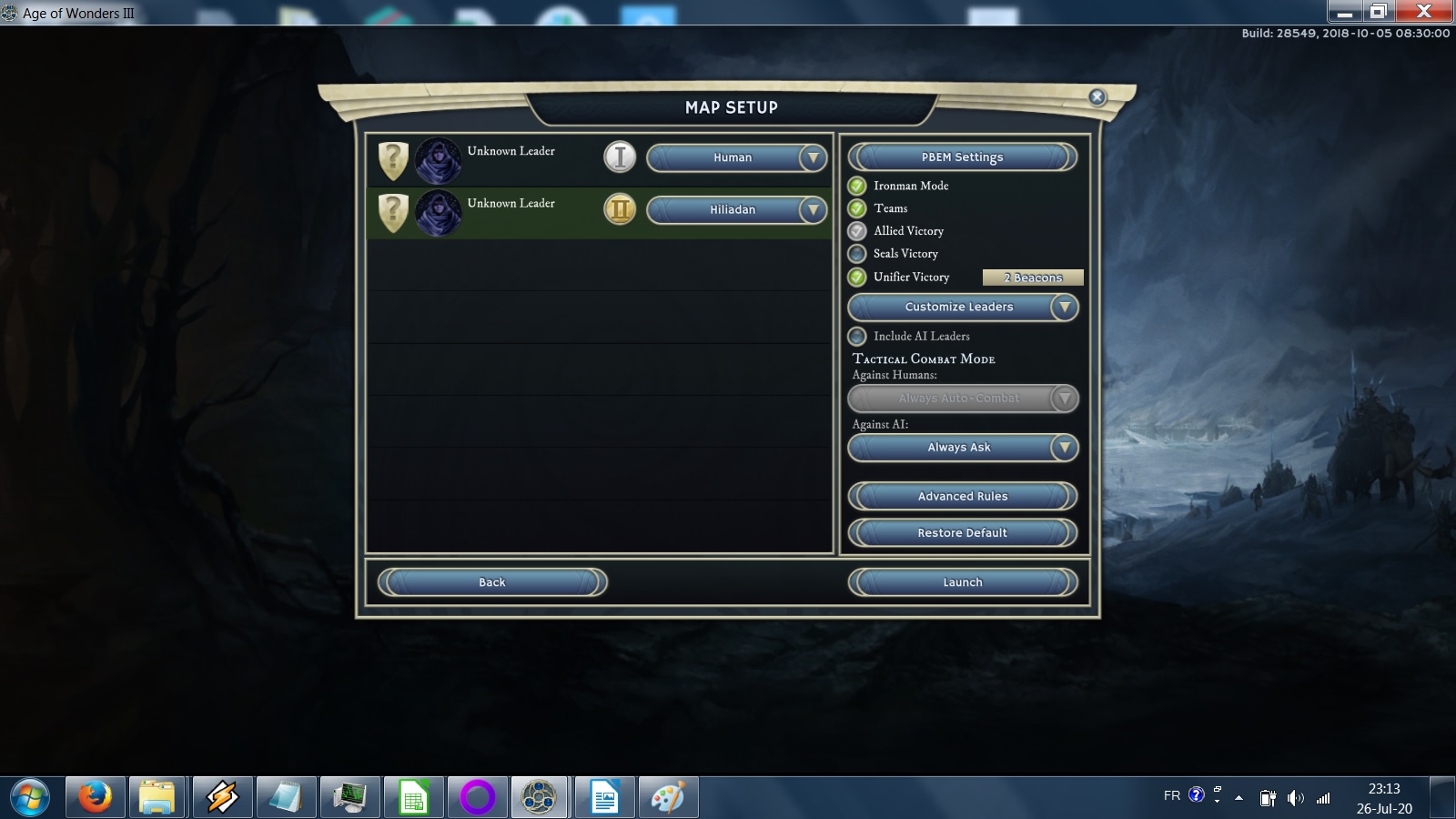1456x819 pixels.
Task: Toggle Unifier Victory checkbox
Action: [x=857, y=278]
